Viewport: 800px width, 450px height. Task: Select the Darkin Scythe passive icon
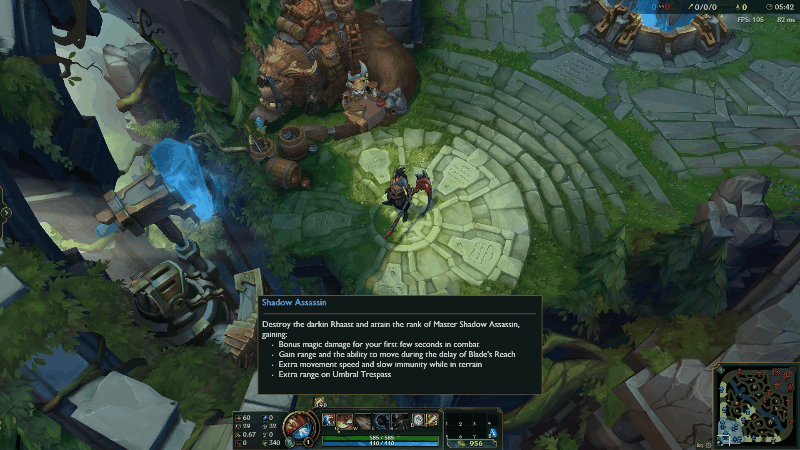(x=328, y=420)
